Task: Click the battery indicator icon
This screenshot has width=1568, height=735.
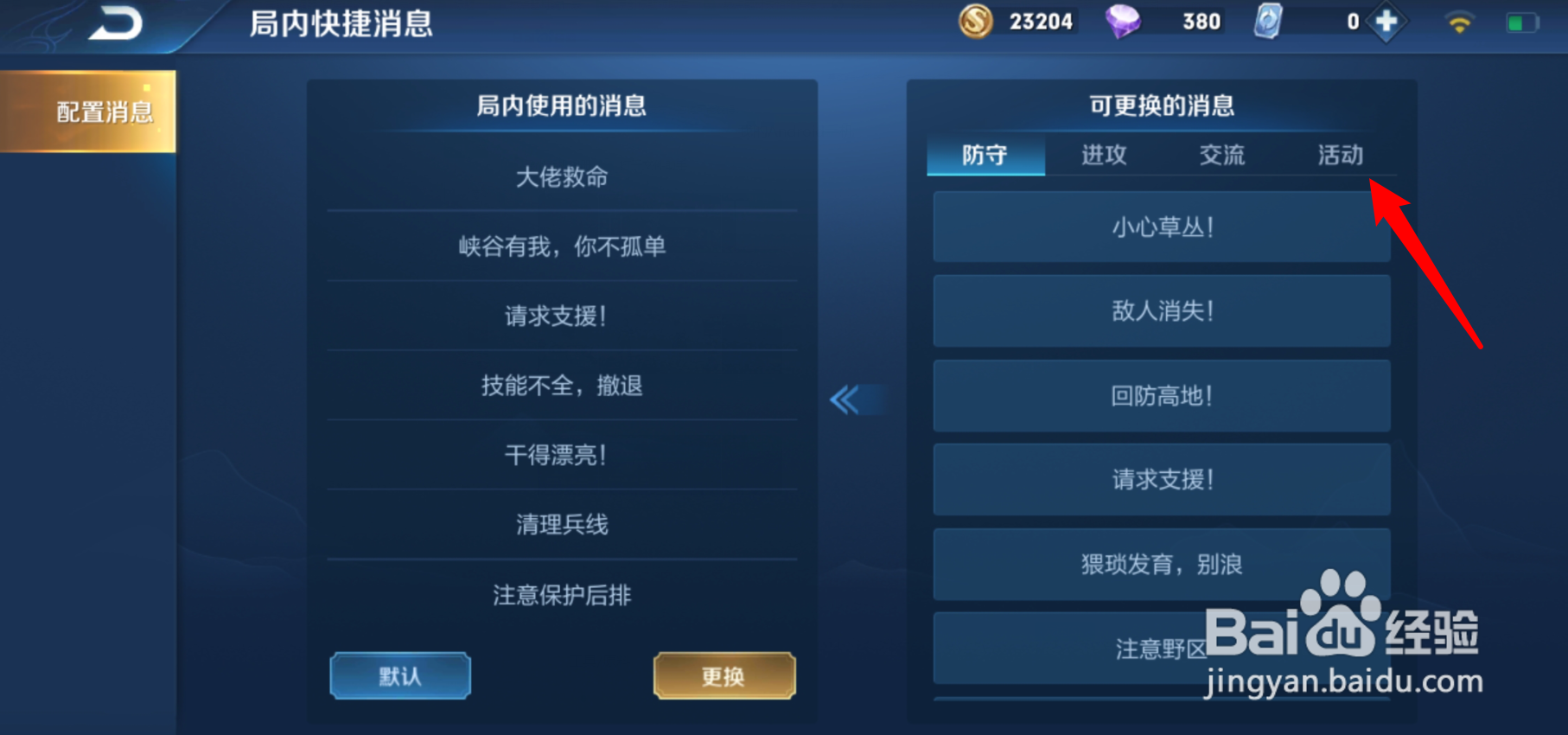Action: tap(1523, 23)
